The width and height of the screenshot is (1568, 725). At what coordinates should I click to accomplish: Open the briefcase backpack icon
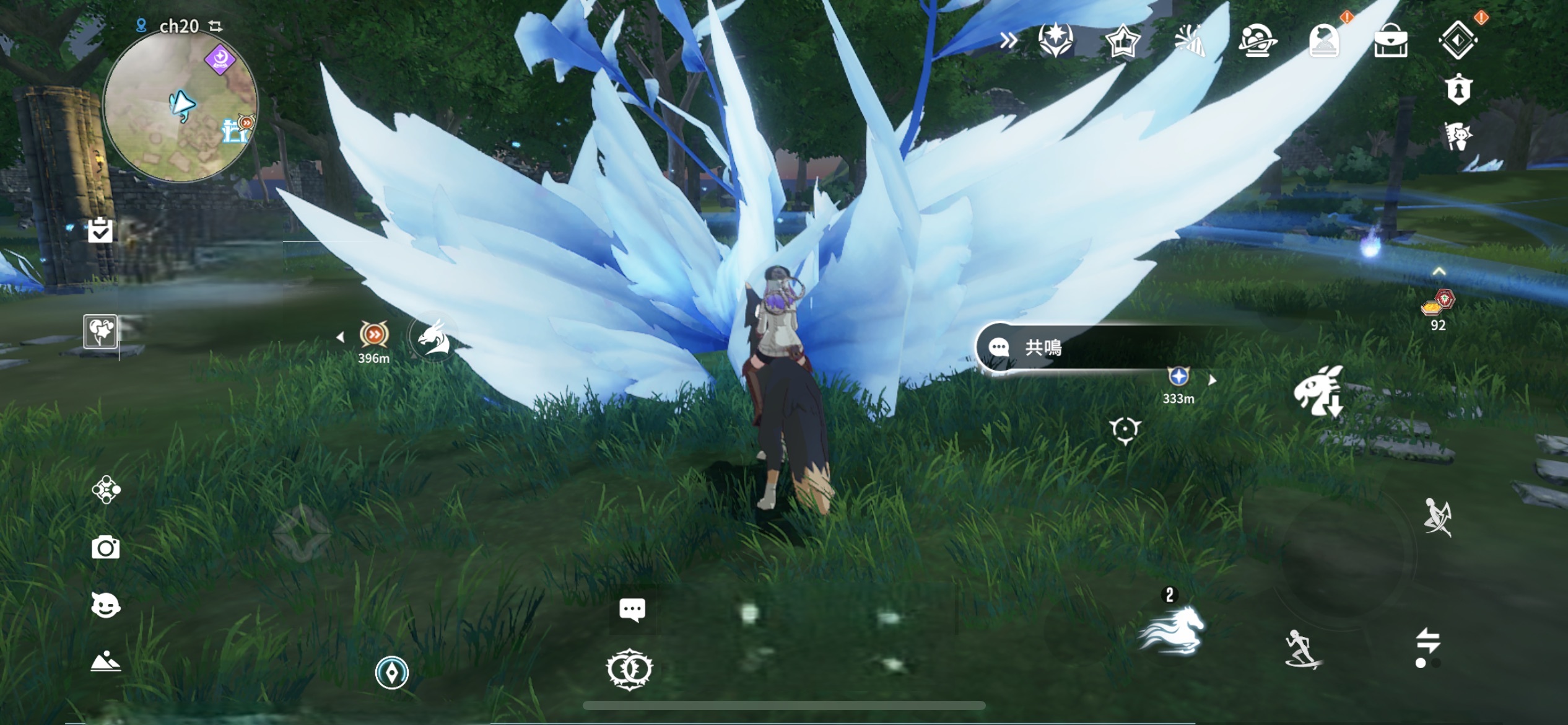1390,42
